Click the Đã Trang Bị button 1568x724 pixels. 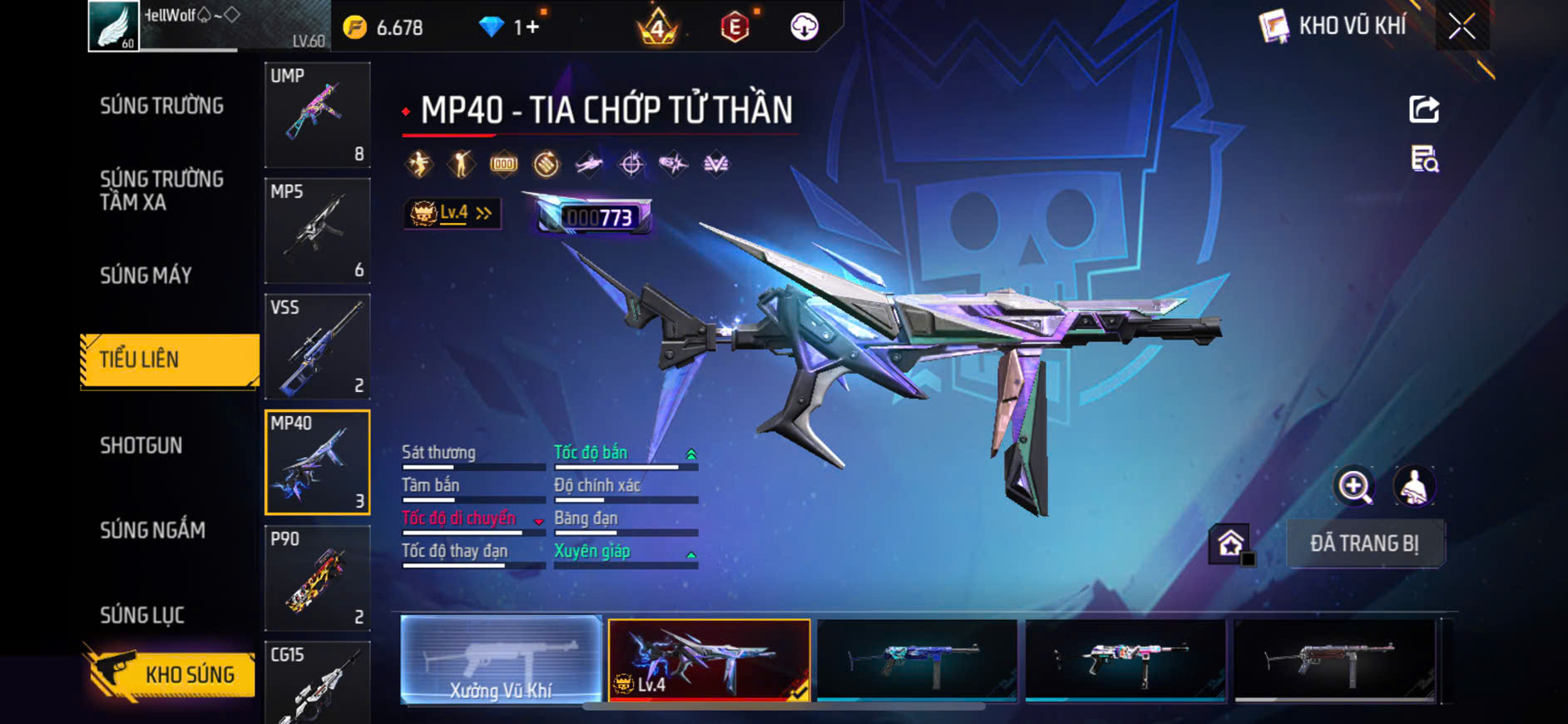point(1364,543)
